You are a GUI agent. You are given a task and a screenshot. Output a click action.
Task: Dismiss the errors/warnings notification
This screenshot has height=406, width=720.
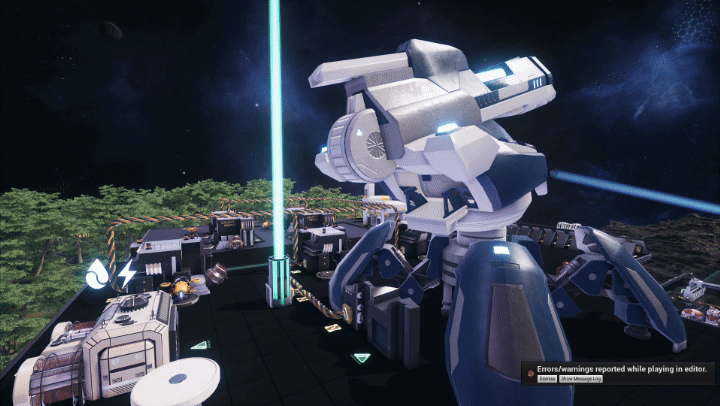pyautogui.click(x=547, y=379)
